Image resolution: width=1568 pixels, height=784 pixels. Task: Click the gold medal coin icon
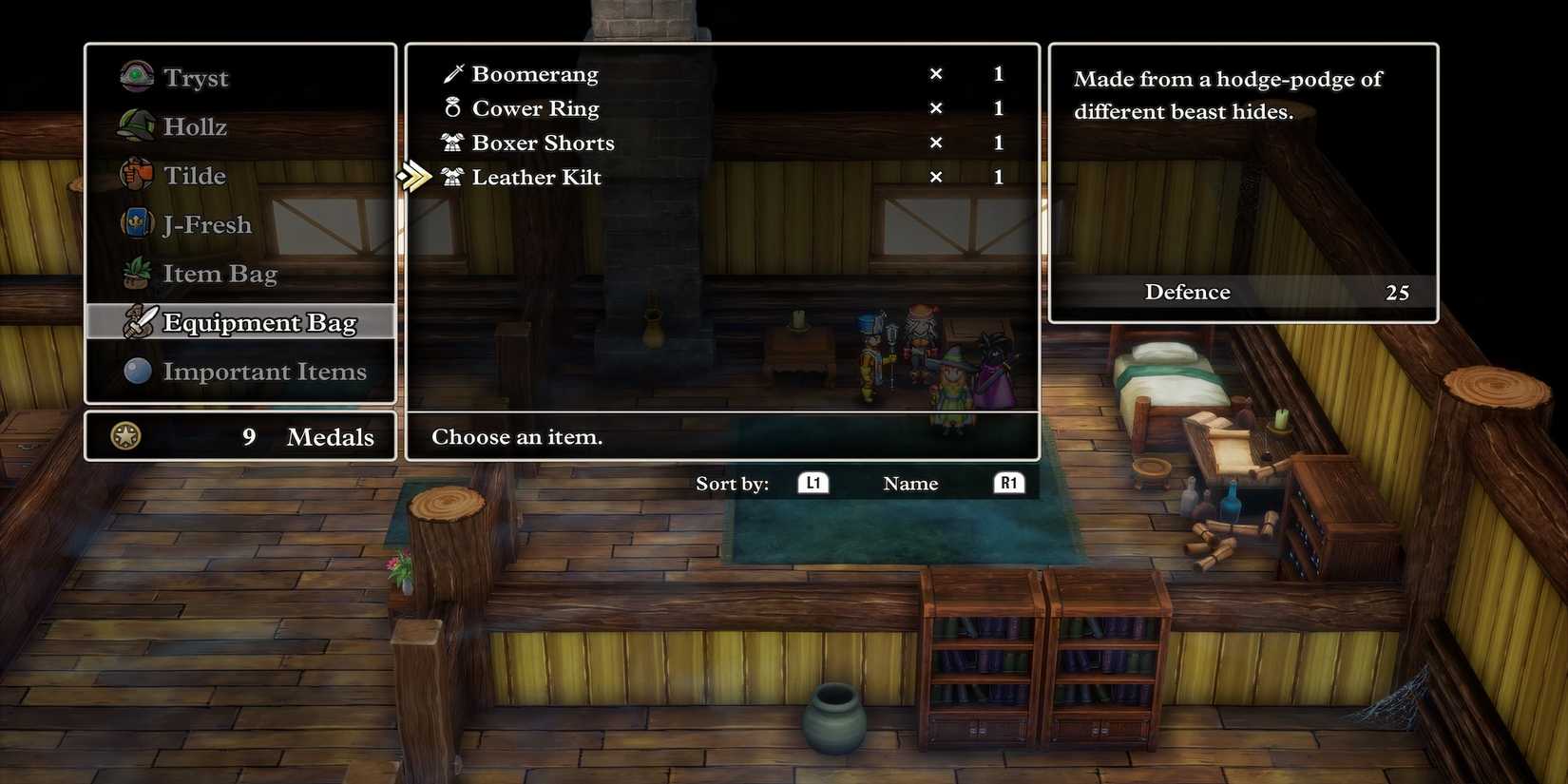point(124,436)
